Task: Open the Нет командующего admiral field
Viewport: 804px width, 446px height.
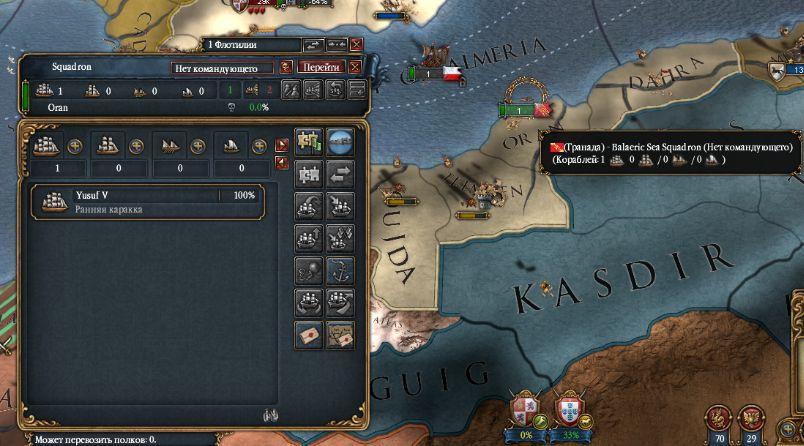Action: (222, 67)
